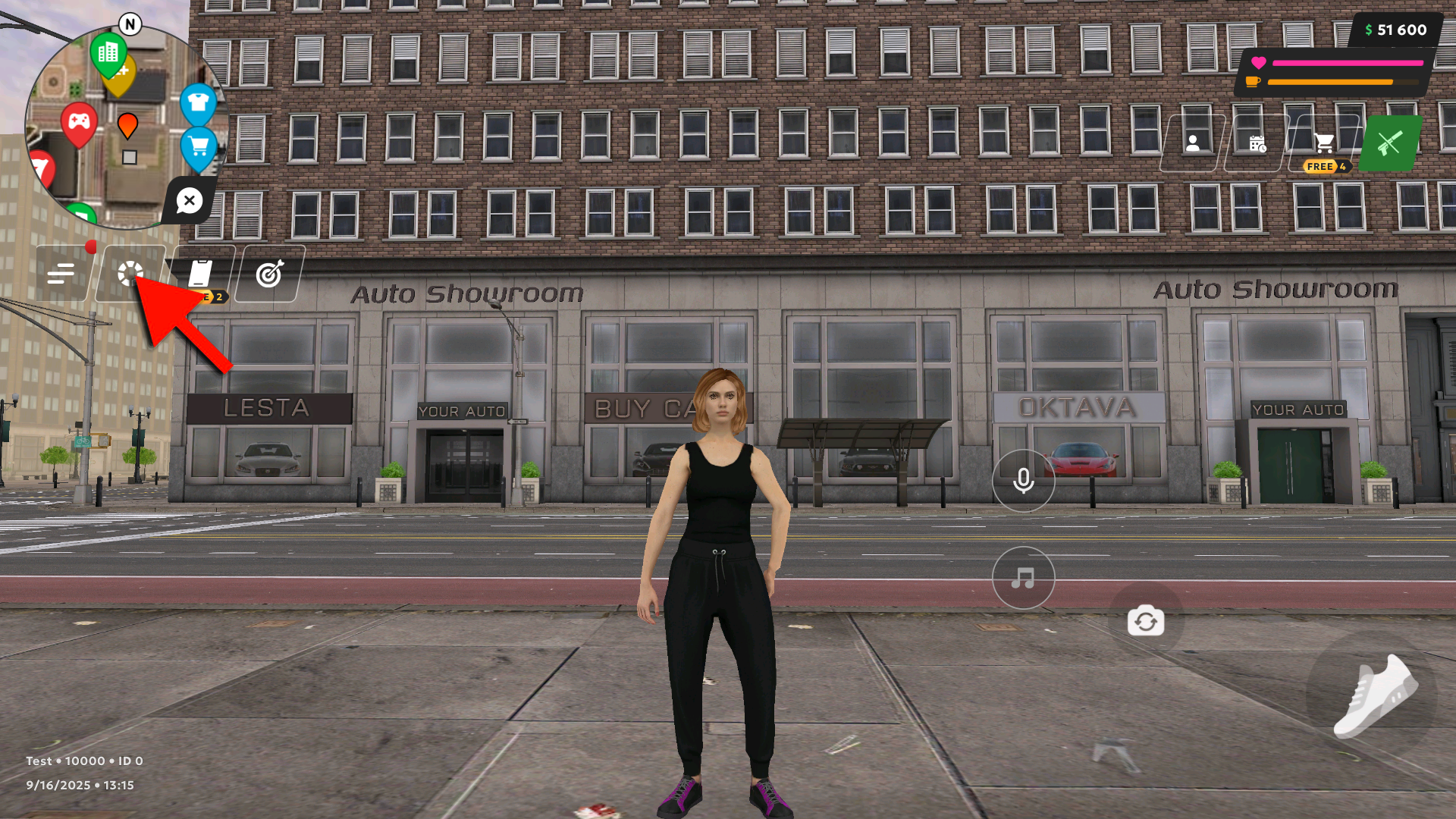Open the target with arrow objectives button
Screen dimensions: 1456x819
pos(269,273)
